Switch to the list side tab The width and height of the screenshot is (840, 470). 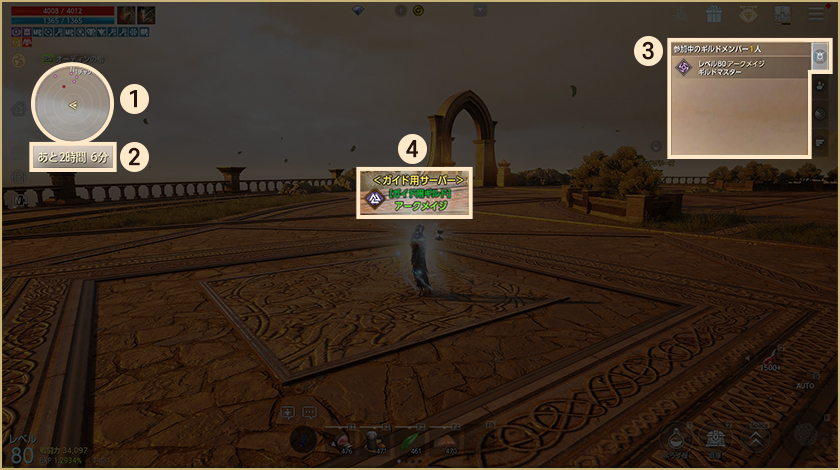[x=819, y=143]
